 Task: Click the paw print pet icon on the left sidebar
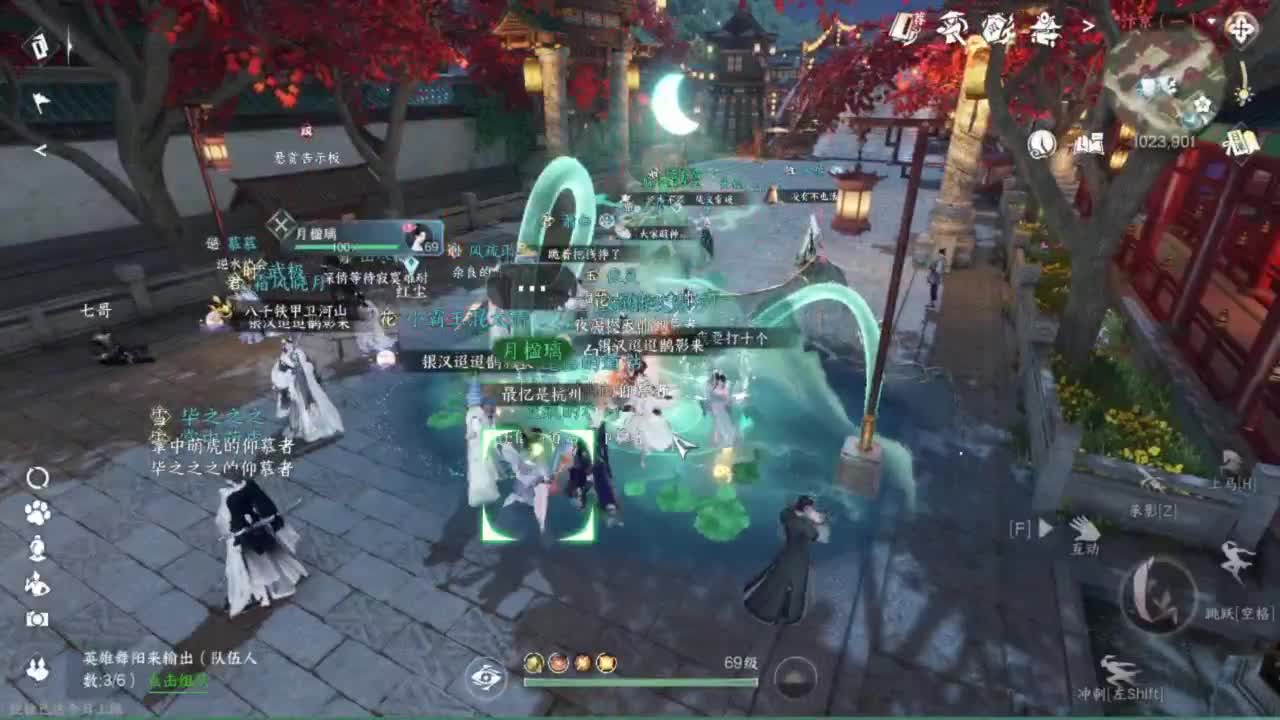[37, 514]
